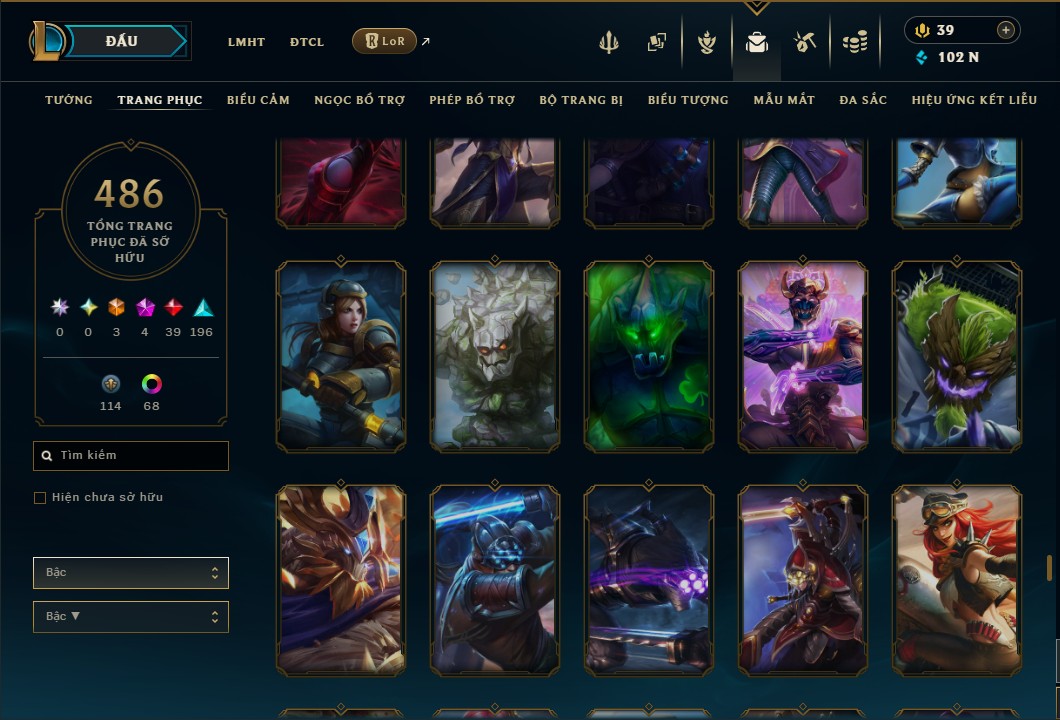Viewport: 1060px width, 720px height.
Task: Launch Legends of Runeterra via LoR button
Action: (x=385, y=41)
